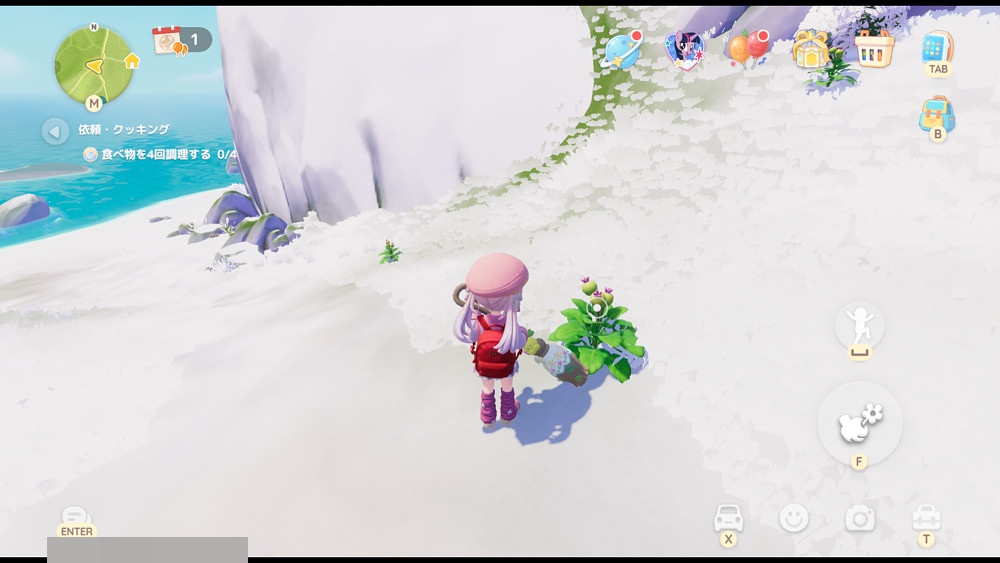Click the home marker beside the minimap
The image size is (1000, 563).
tap(132, 61)
